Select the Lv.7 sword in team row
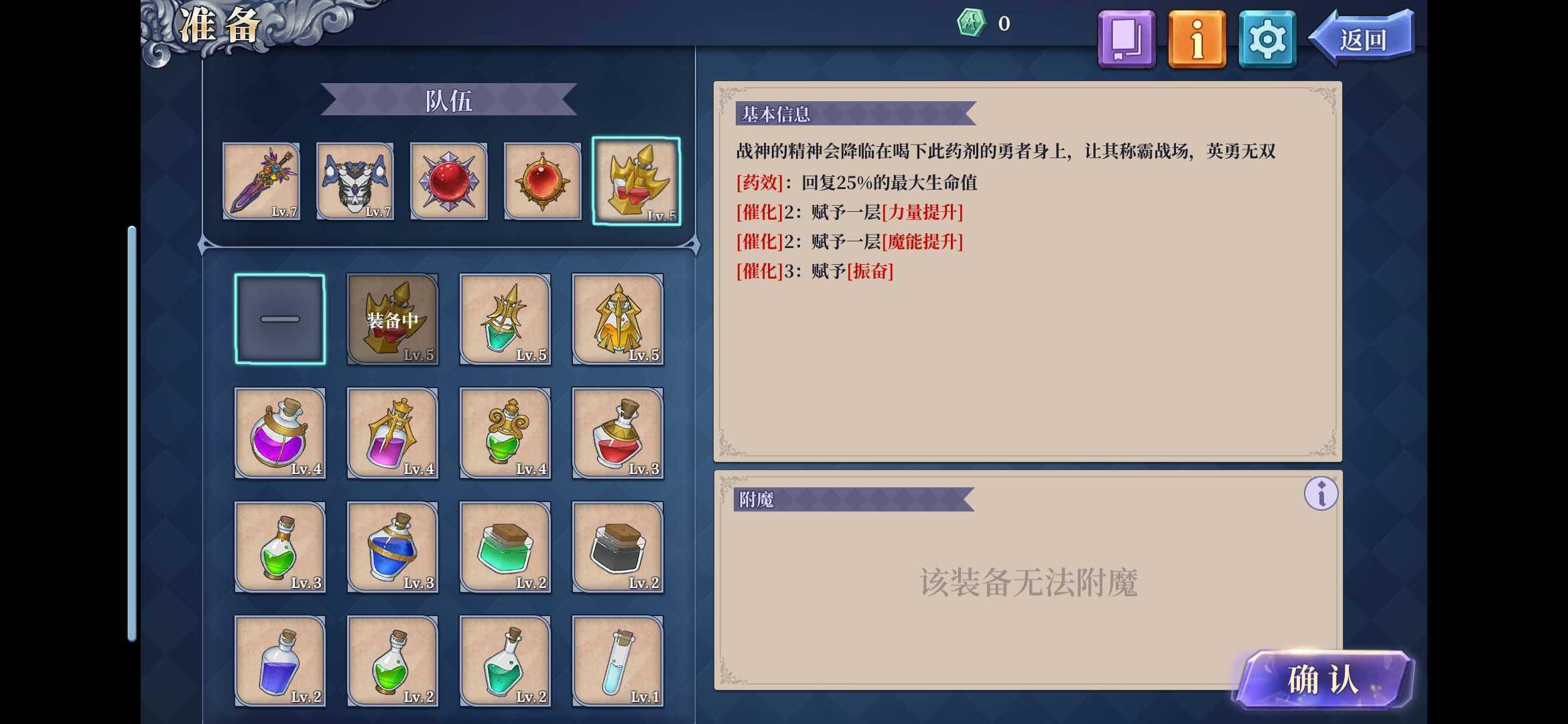Image resolution: width=1568 pixels, height=724 pixels. [x=261, y=181]
